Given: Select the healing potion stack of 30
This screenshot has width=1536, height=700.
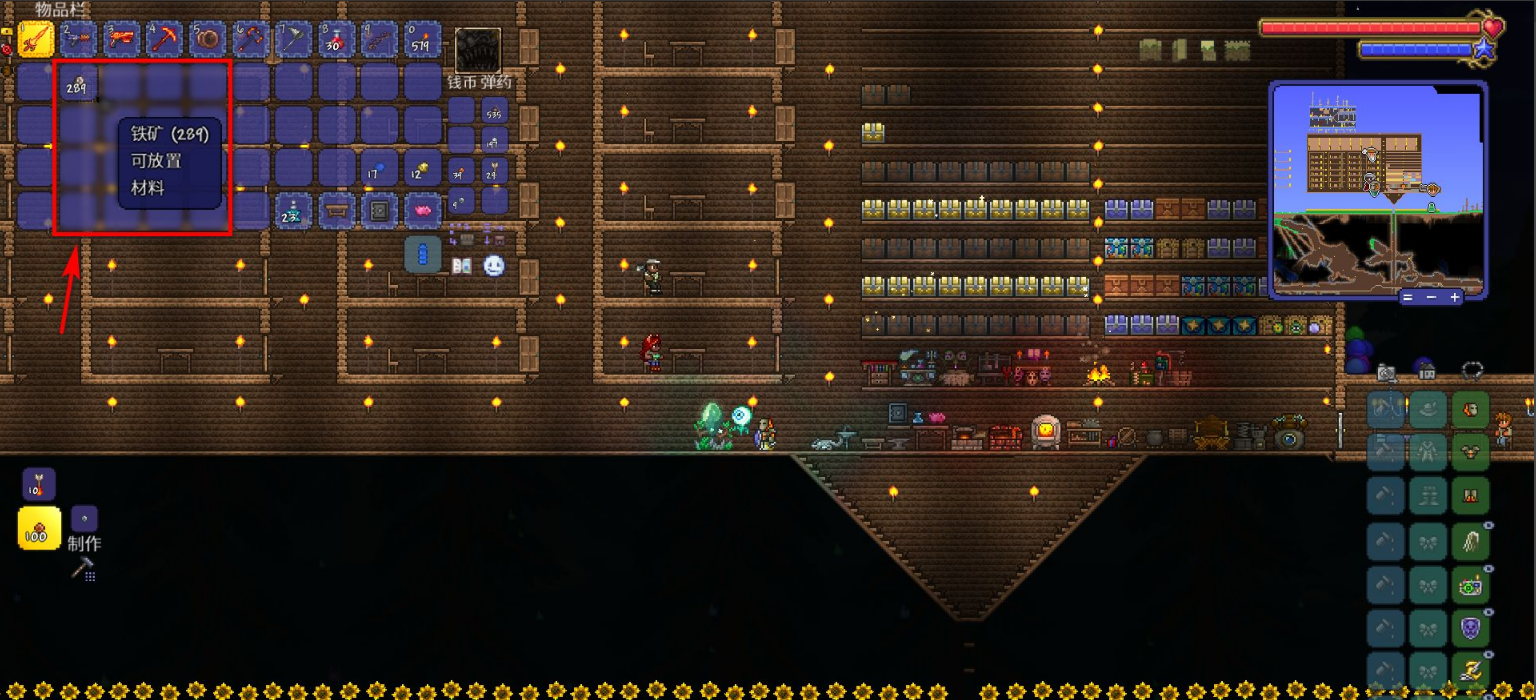Looking at the screenshot, I should click(337, 40).
